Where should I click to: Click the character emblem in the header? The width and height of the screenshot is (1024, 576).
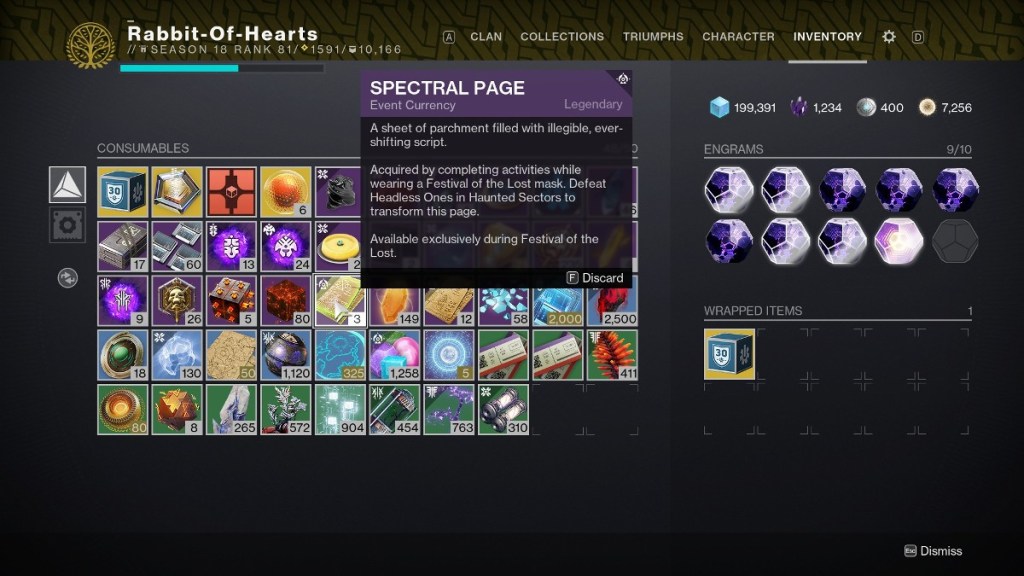(x=91, y=46)
